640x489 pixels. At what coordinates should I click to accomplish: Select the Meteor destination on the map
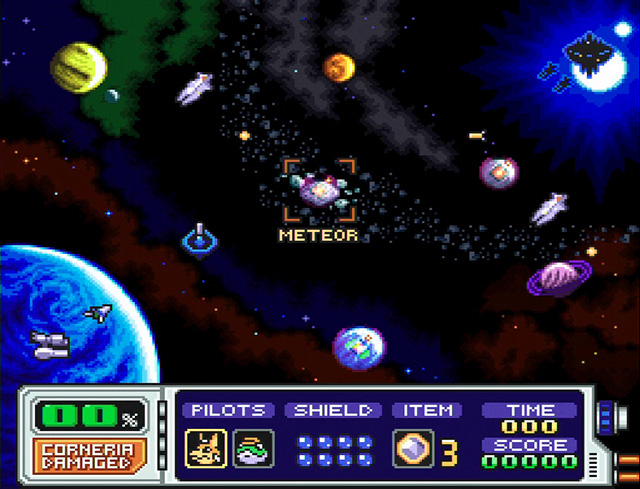[319, 189]
